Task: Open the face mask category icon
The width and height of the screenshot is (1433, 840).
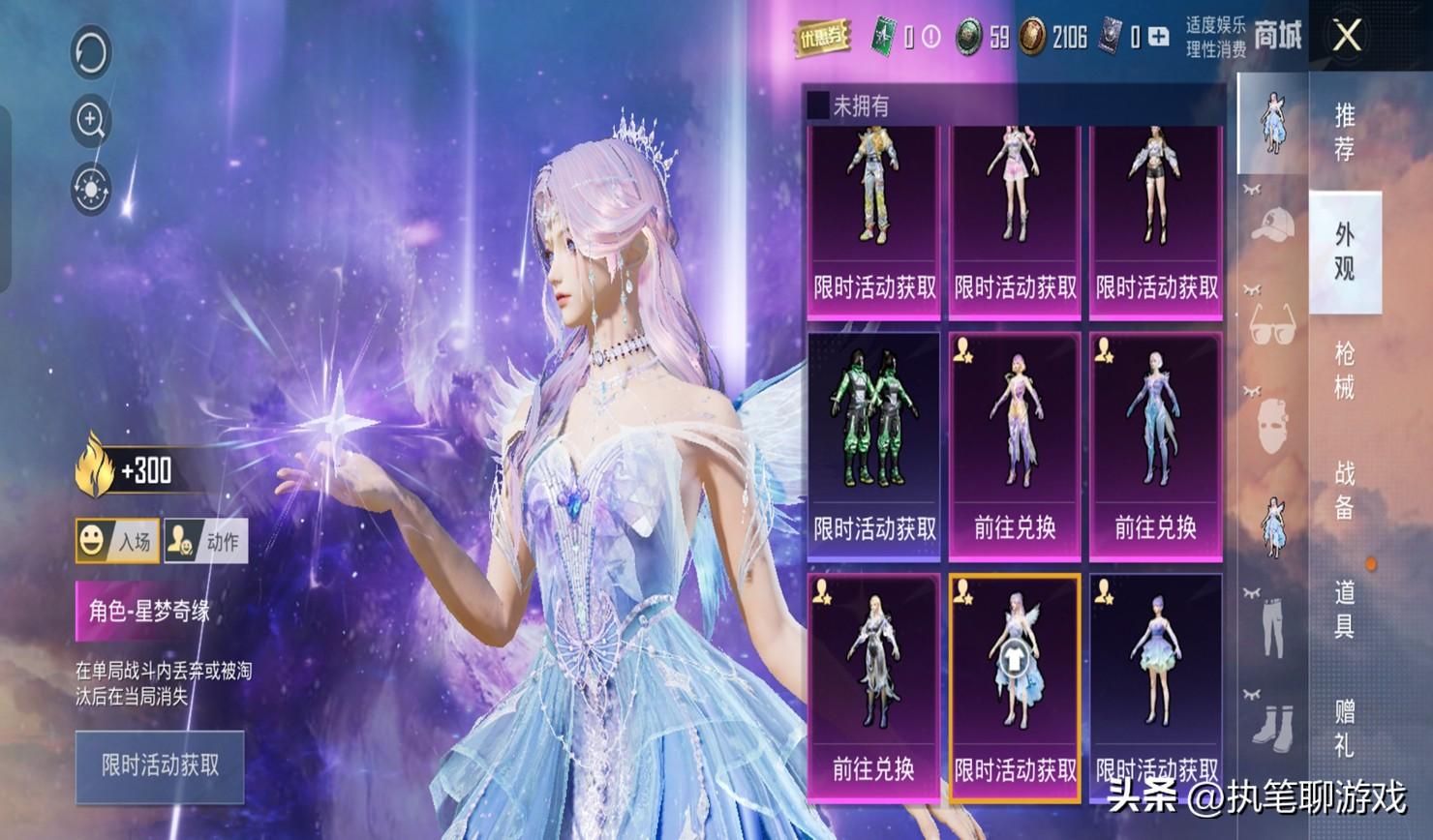Action: point(1272,426)
